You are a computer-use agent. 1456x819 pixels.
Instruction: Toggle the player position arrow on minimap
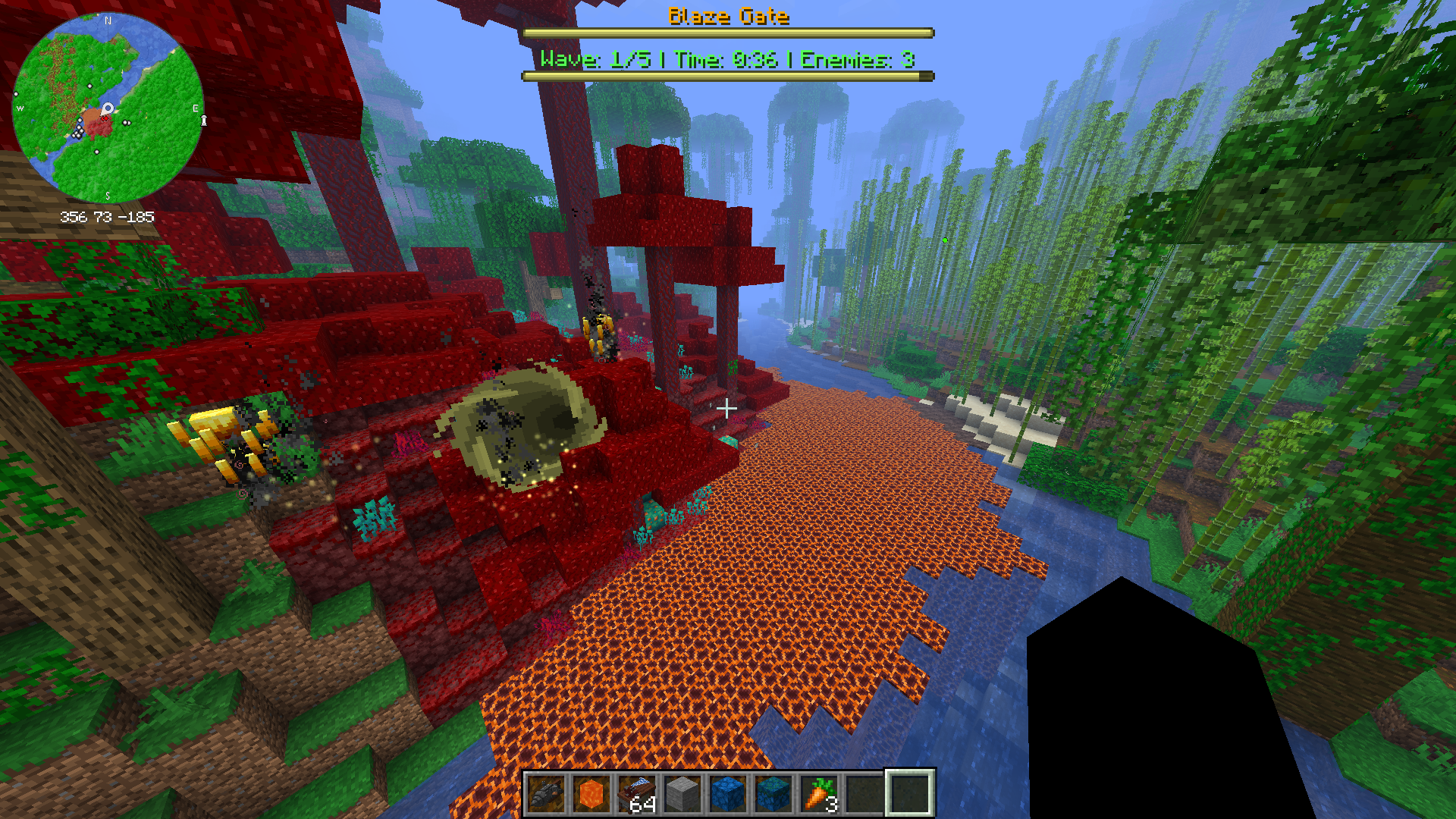108,108
